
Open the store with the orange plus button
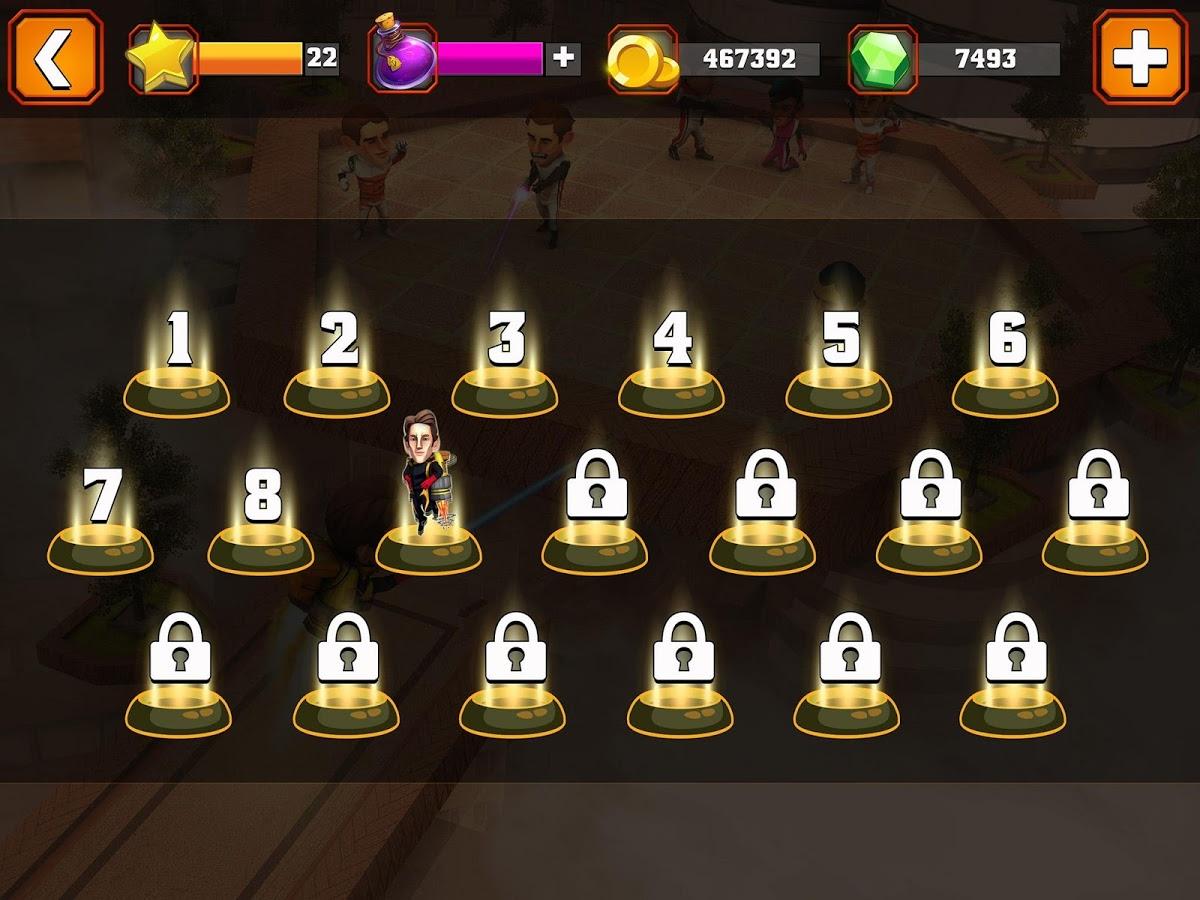[1140, 58]
